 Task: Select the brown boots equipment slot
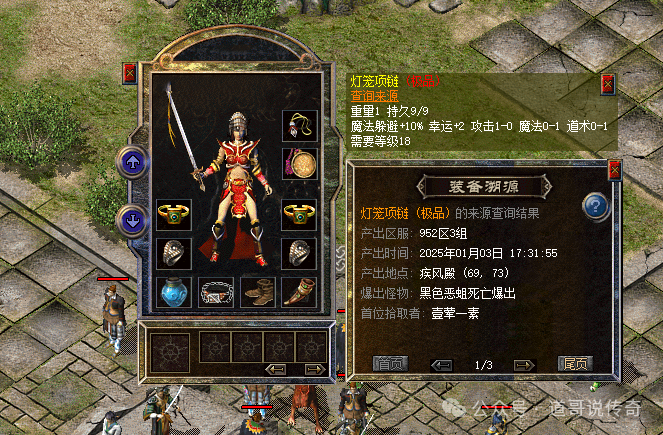[x=257, y=291]
